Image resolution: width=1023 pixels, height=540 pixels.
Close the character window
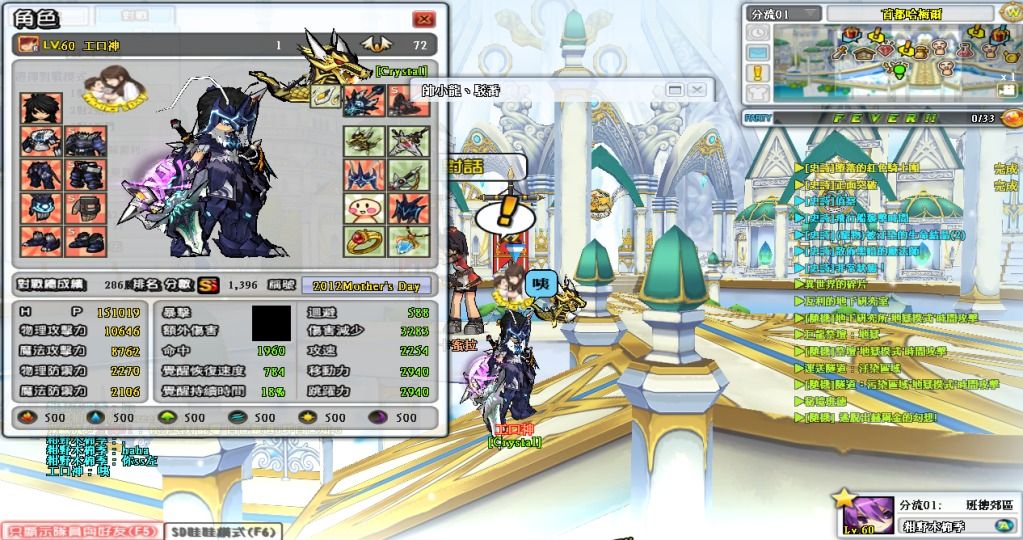pyautogui.click(x=424, y=19)
